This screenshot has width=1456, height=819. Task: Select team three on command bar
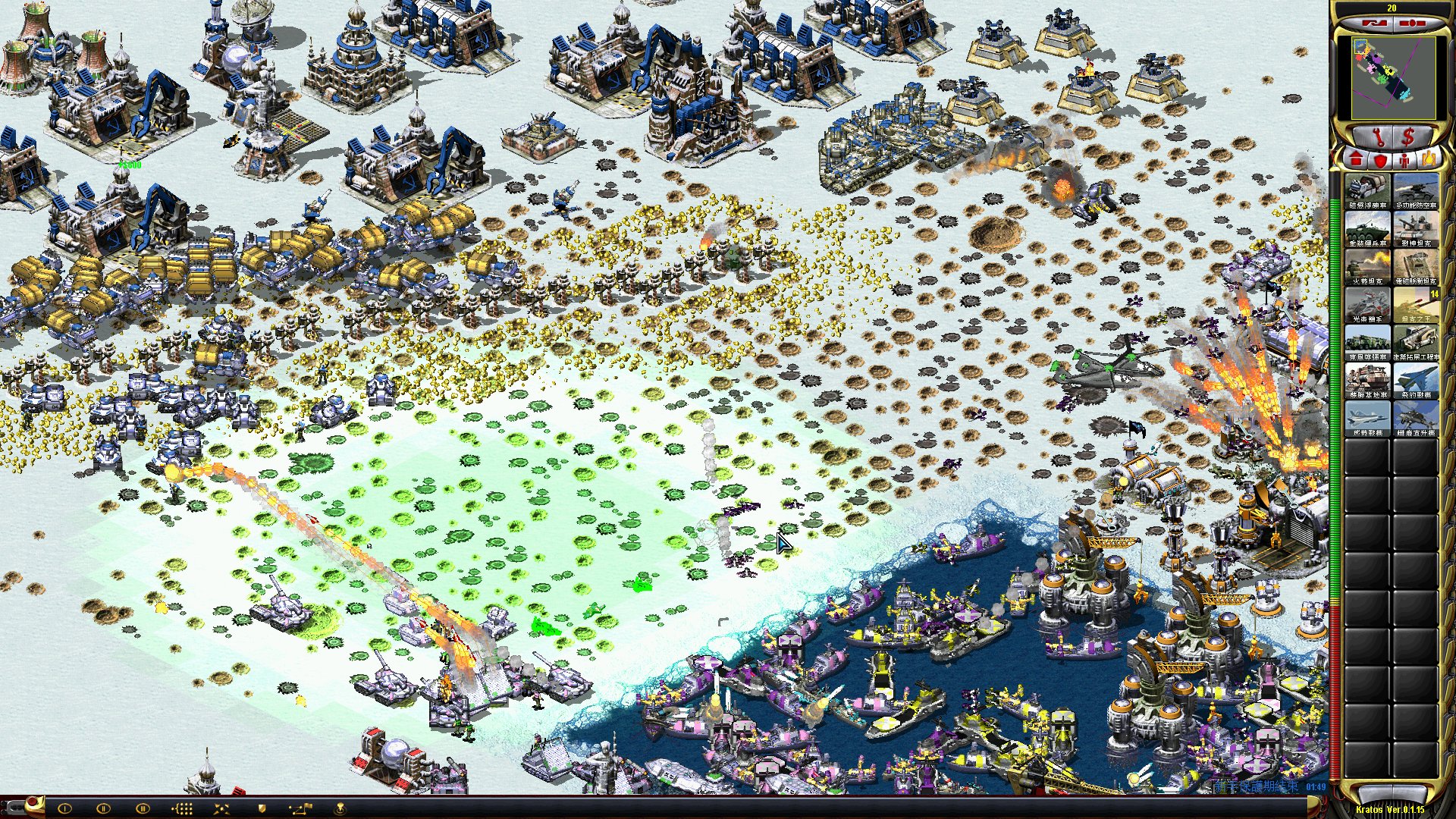(x=143, y=808)
